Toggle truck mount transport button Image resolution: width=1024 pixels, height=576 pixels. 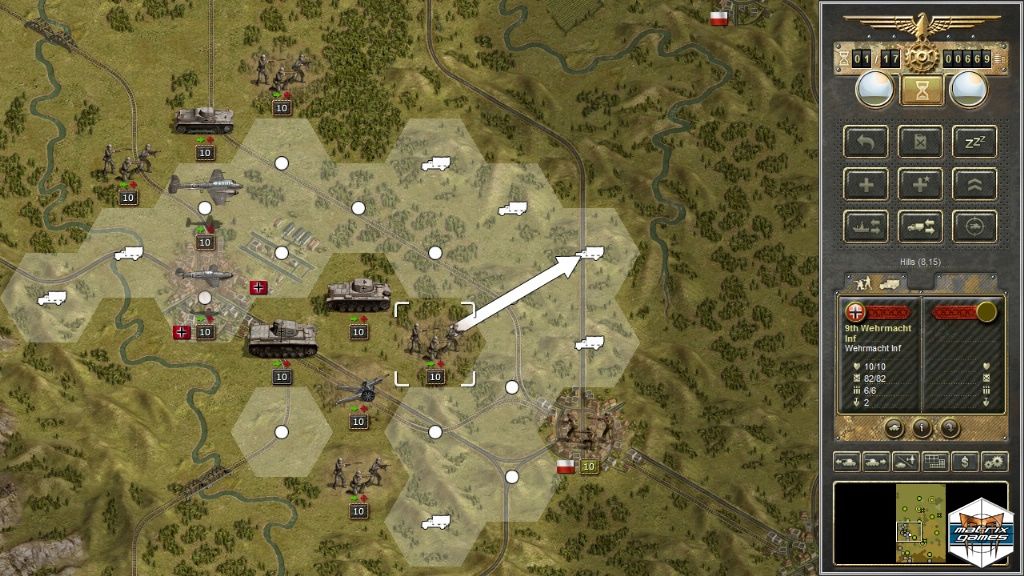(920, 226)
